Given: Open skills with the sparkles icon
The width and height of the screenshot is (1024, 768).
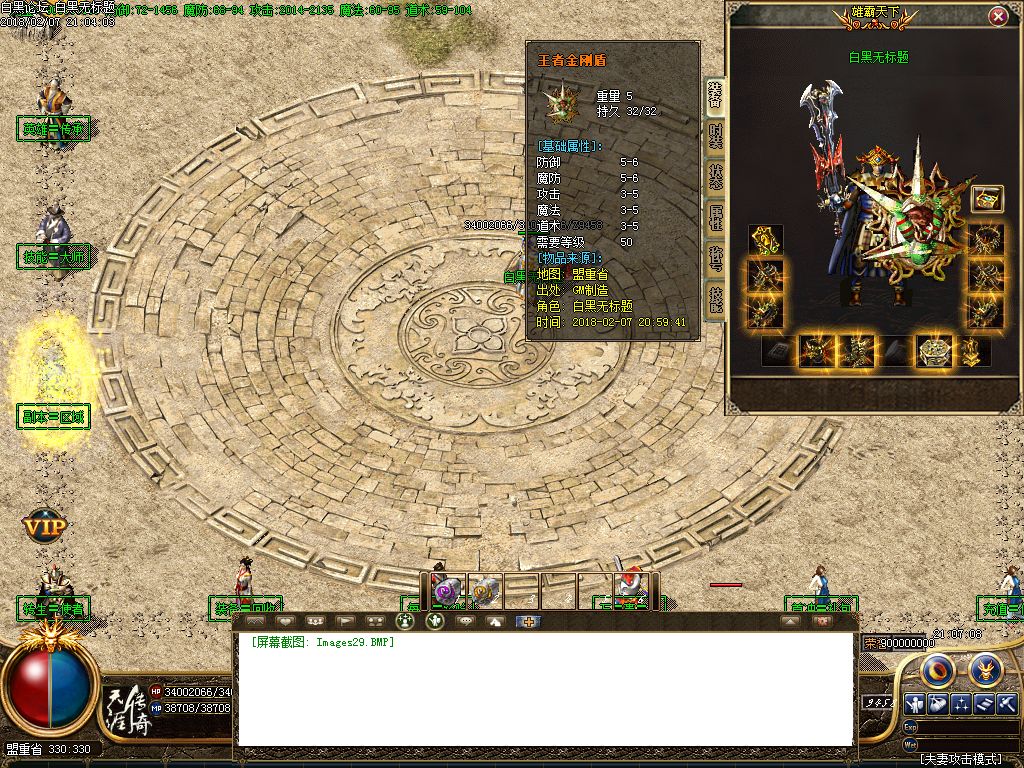Looking at the screenshot, I should 961,703.
